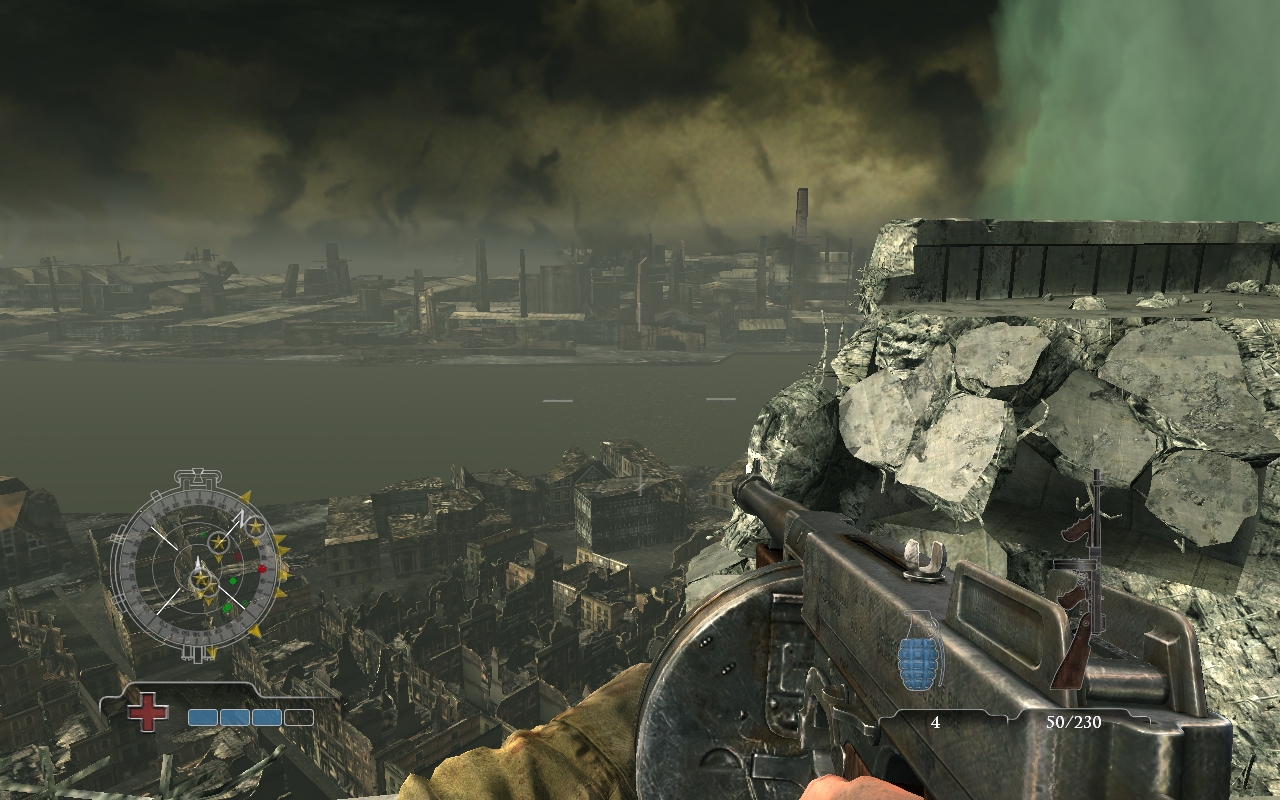Click the red cross health icon
The image size is (1280, 800).
(148, 713)
